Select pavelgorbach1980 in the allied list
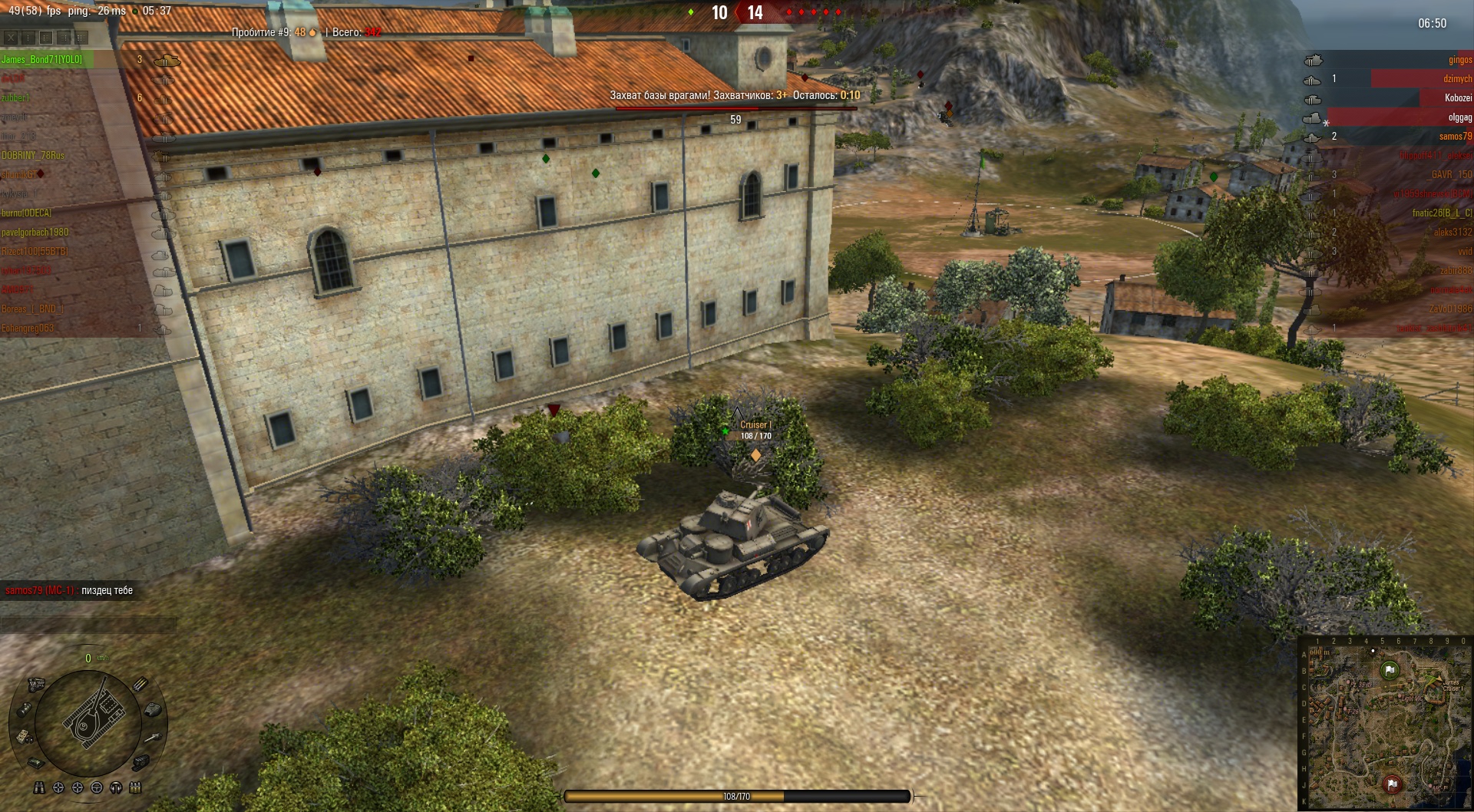Image resolution: width=1474 pixels, height=812 pixels. pyautogui.click(x=35, y=233)
